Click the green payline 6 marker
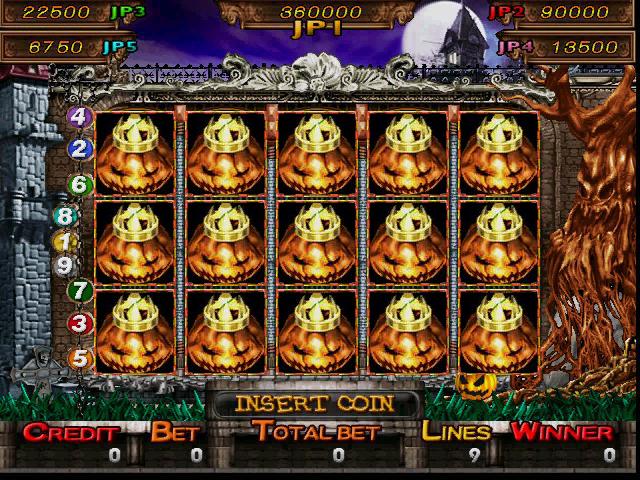 (80, 185)
